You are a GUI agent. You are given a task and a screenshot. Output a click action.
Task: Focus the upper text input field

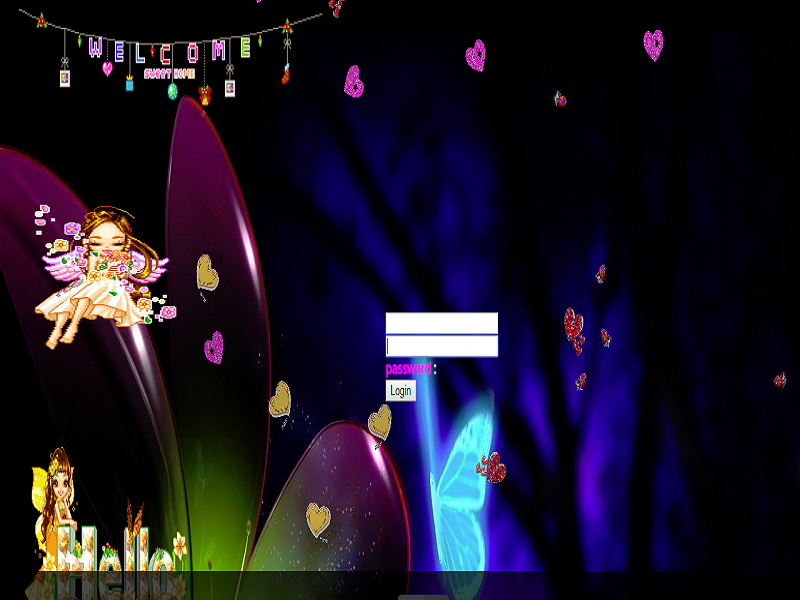click(x=441, y=323)
